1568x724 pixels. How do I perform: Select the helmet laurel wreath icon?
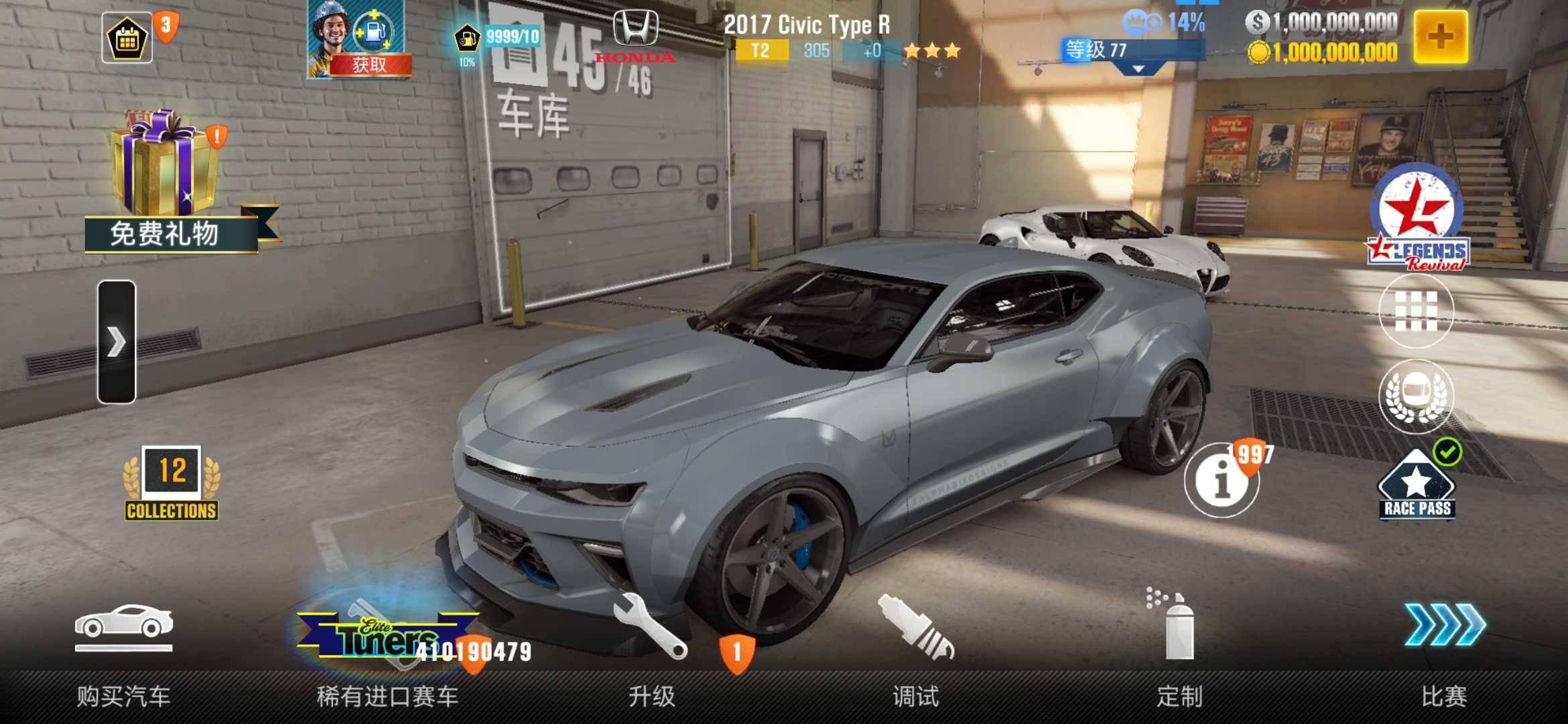(1416, 396)
